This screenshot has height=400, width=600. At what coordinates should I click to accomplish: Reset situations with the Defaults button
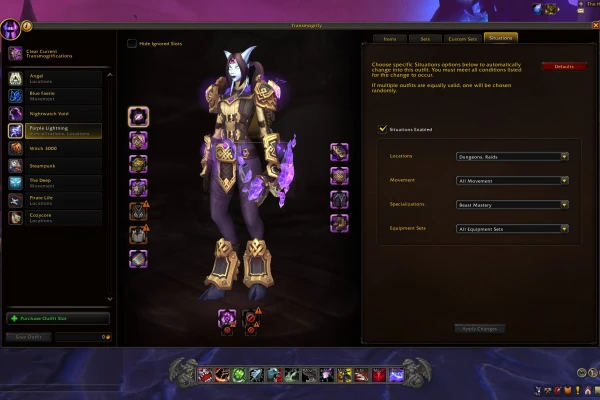[564, 66]
